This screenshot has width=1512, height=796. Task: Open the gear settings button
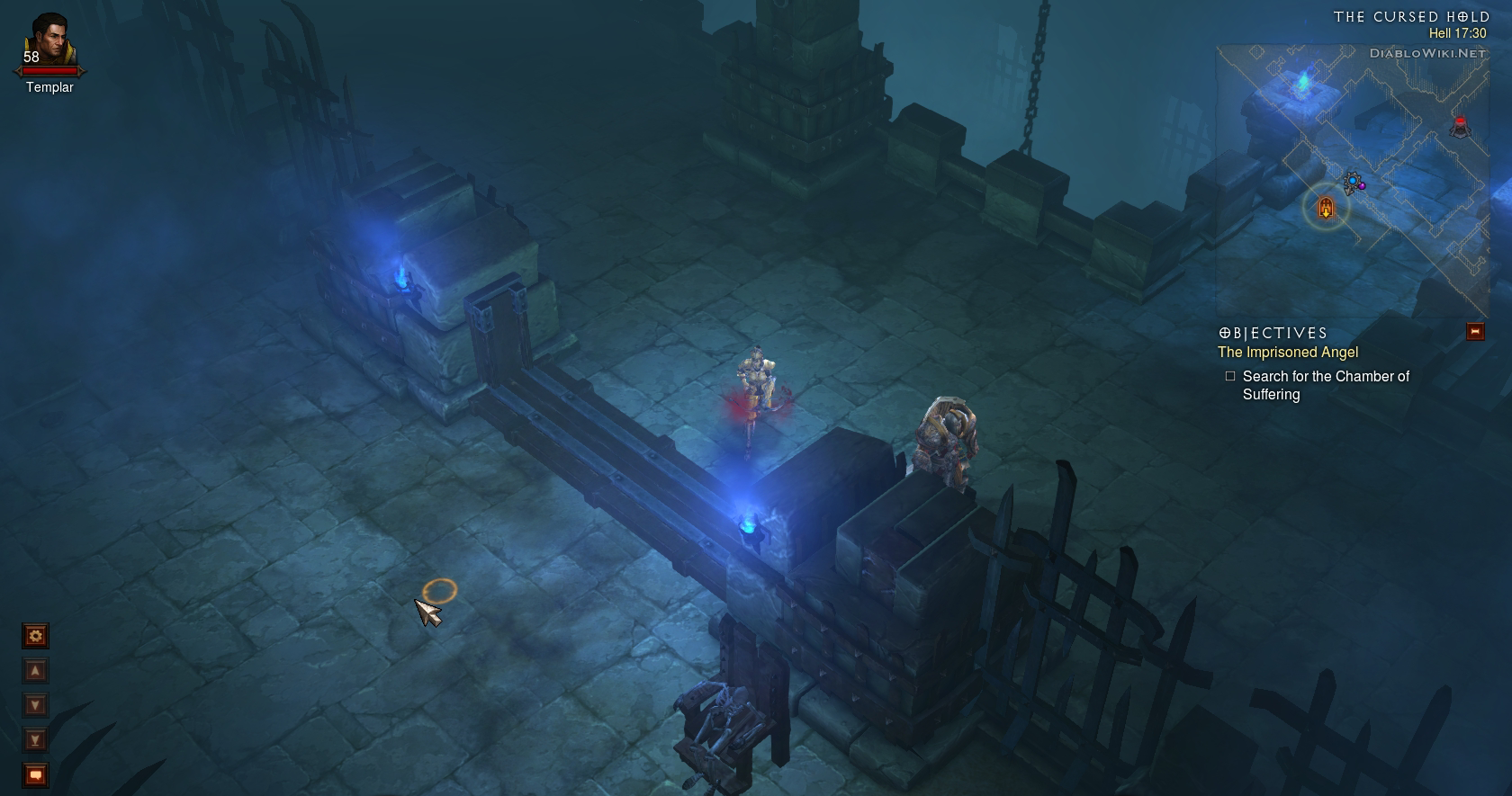35,636
